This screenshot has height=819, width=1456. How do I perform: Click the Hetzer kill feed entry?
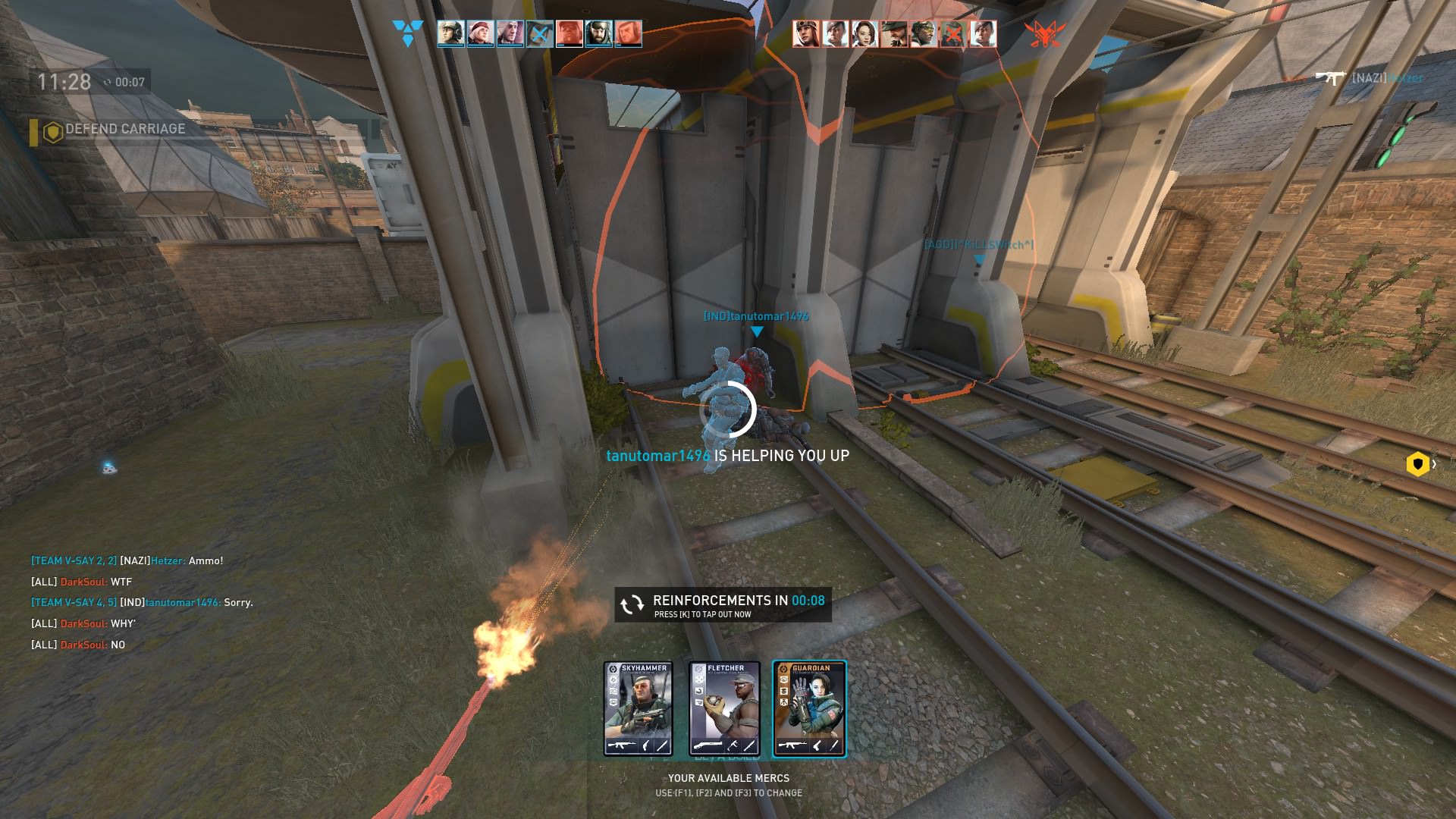click(x=1369, y=78)
